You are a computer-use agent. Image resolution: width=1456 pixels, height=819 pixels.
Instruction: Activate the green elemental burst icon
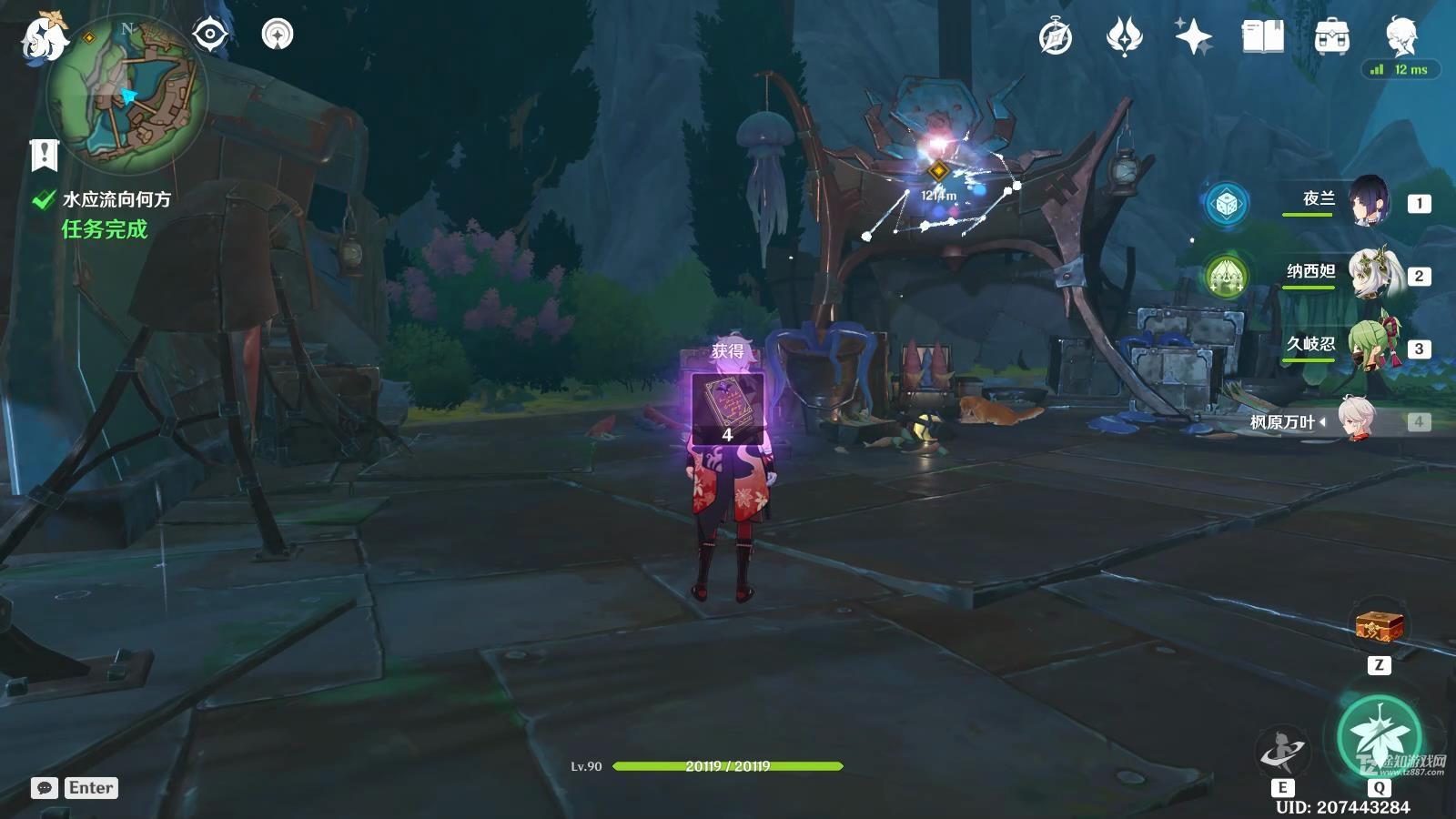tap(1379, 737)
